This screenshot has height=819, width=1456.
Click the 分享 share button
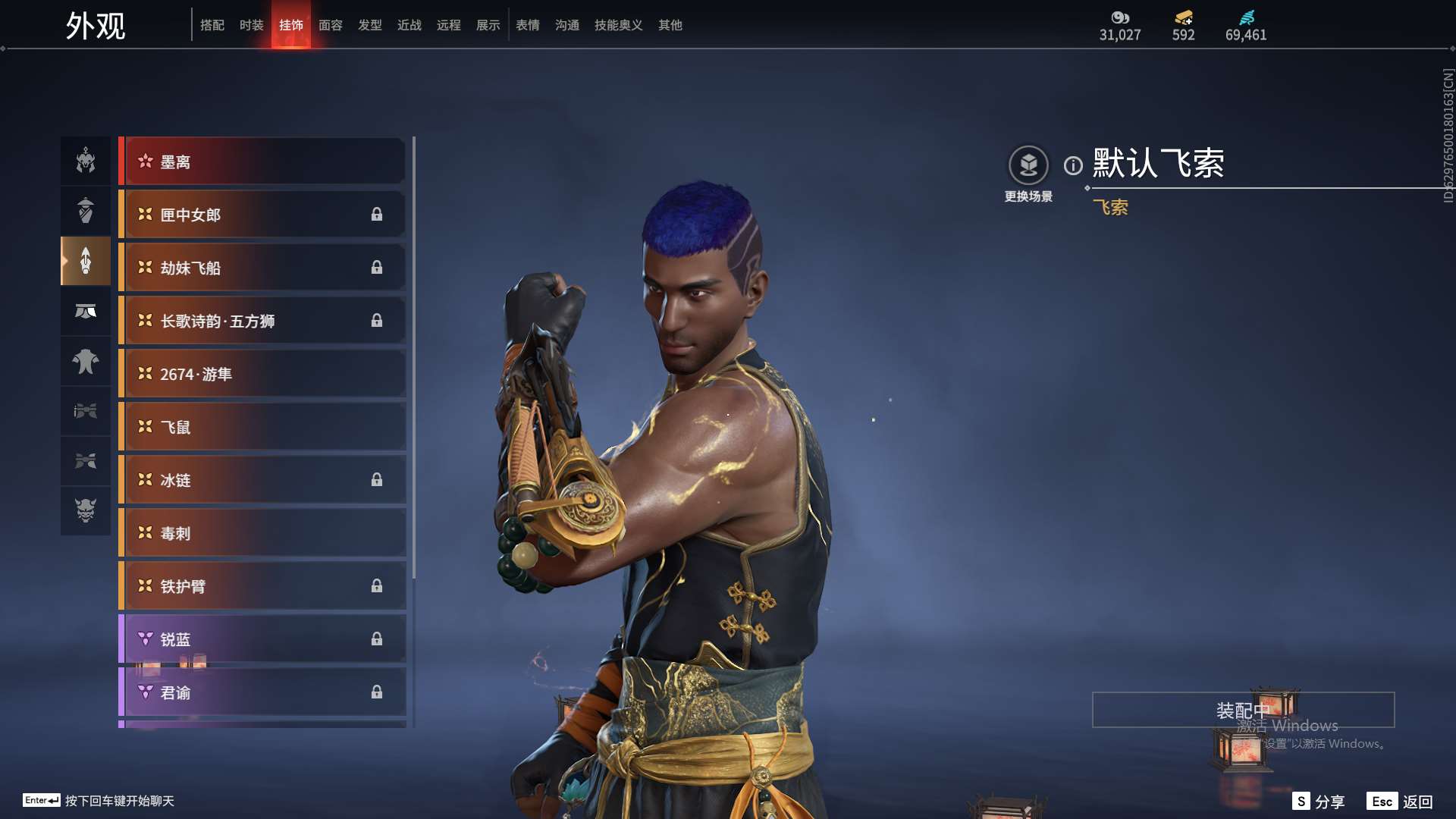point(1319,802)
